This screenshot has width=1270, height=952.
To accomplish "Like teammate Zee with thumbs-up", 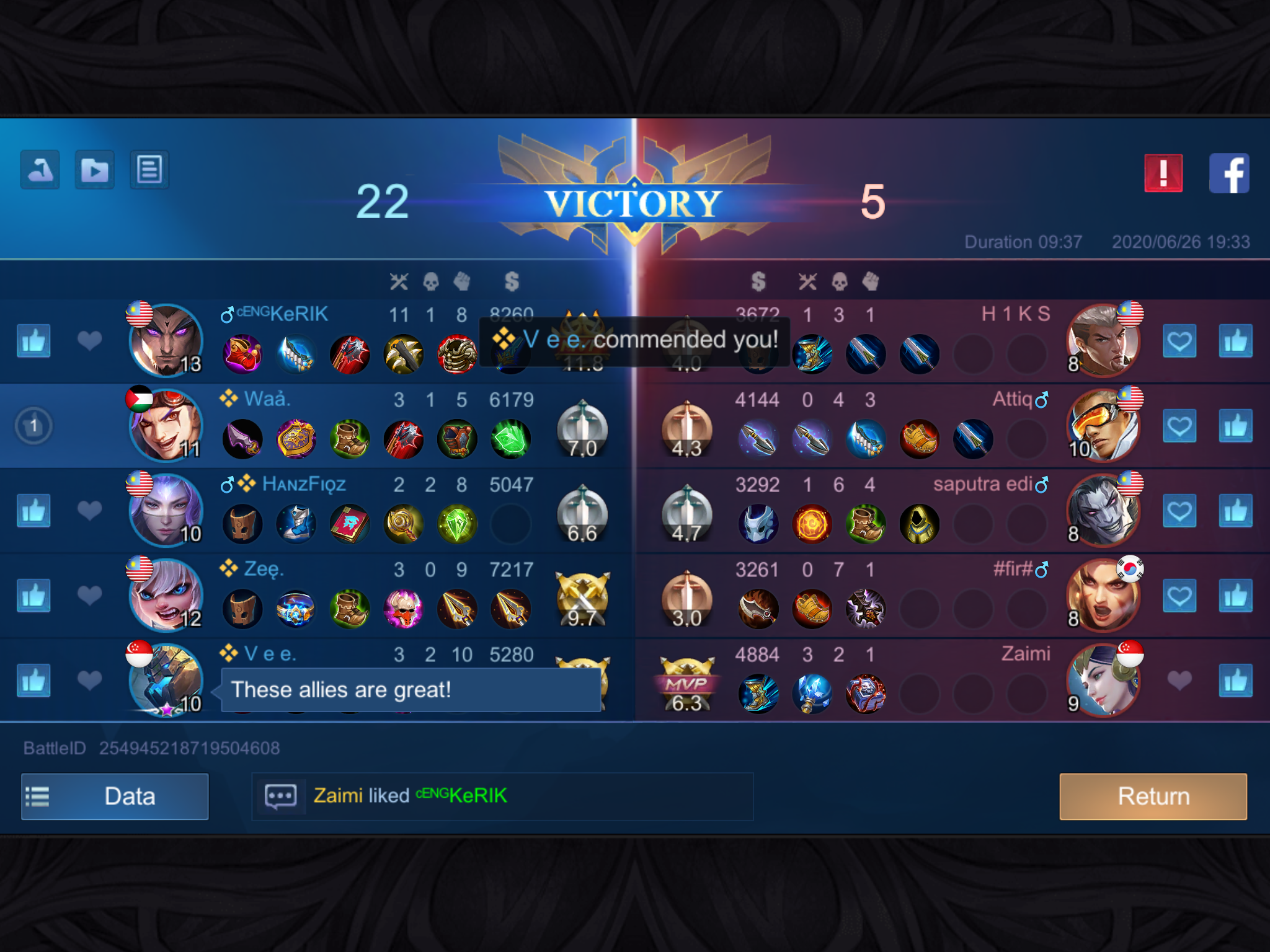I will point(33,596).
